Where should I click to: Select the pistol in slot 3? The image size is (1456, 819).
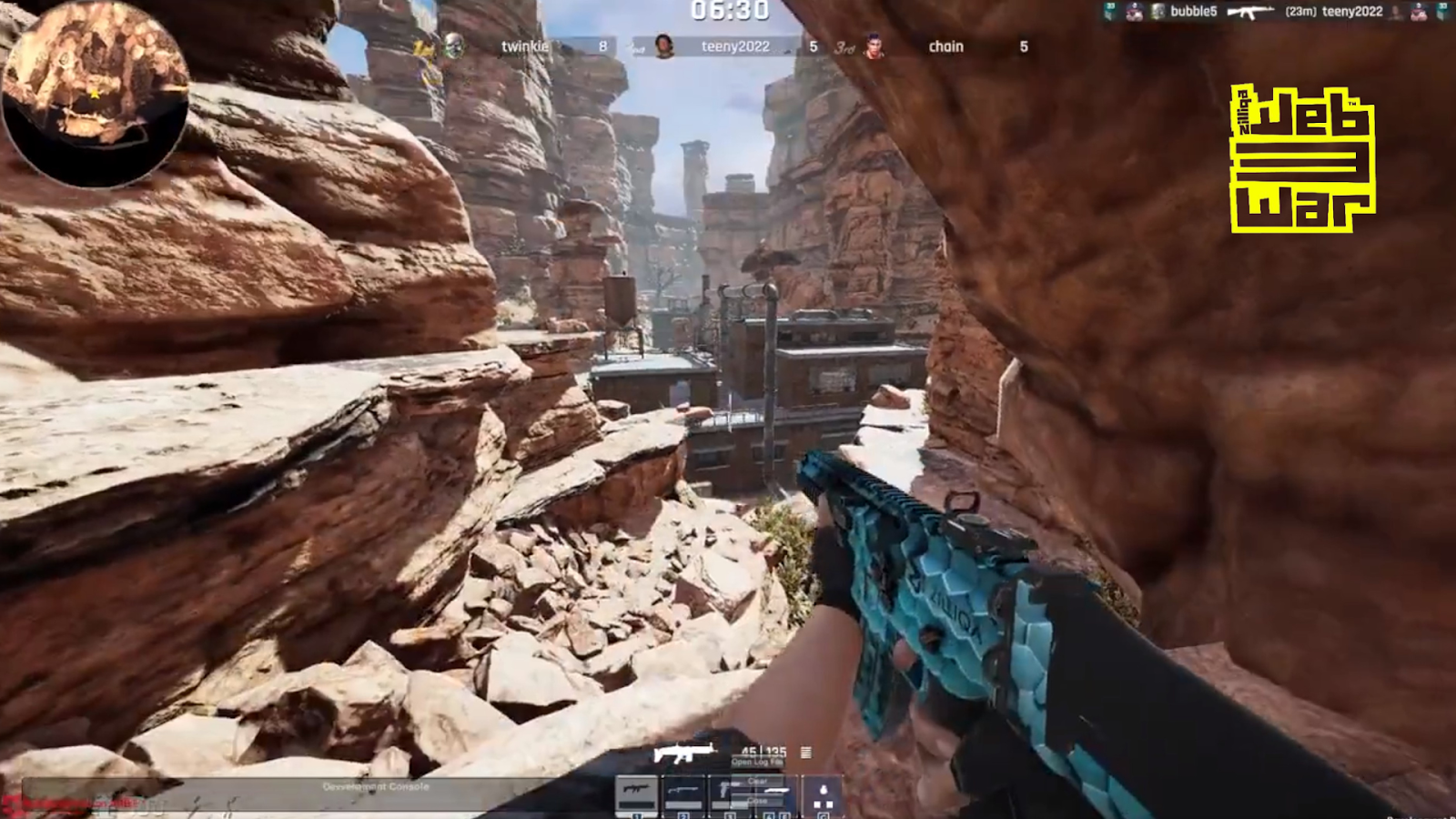723,790
